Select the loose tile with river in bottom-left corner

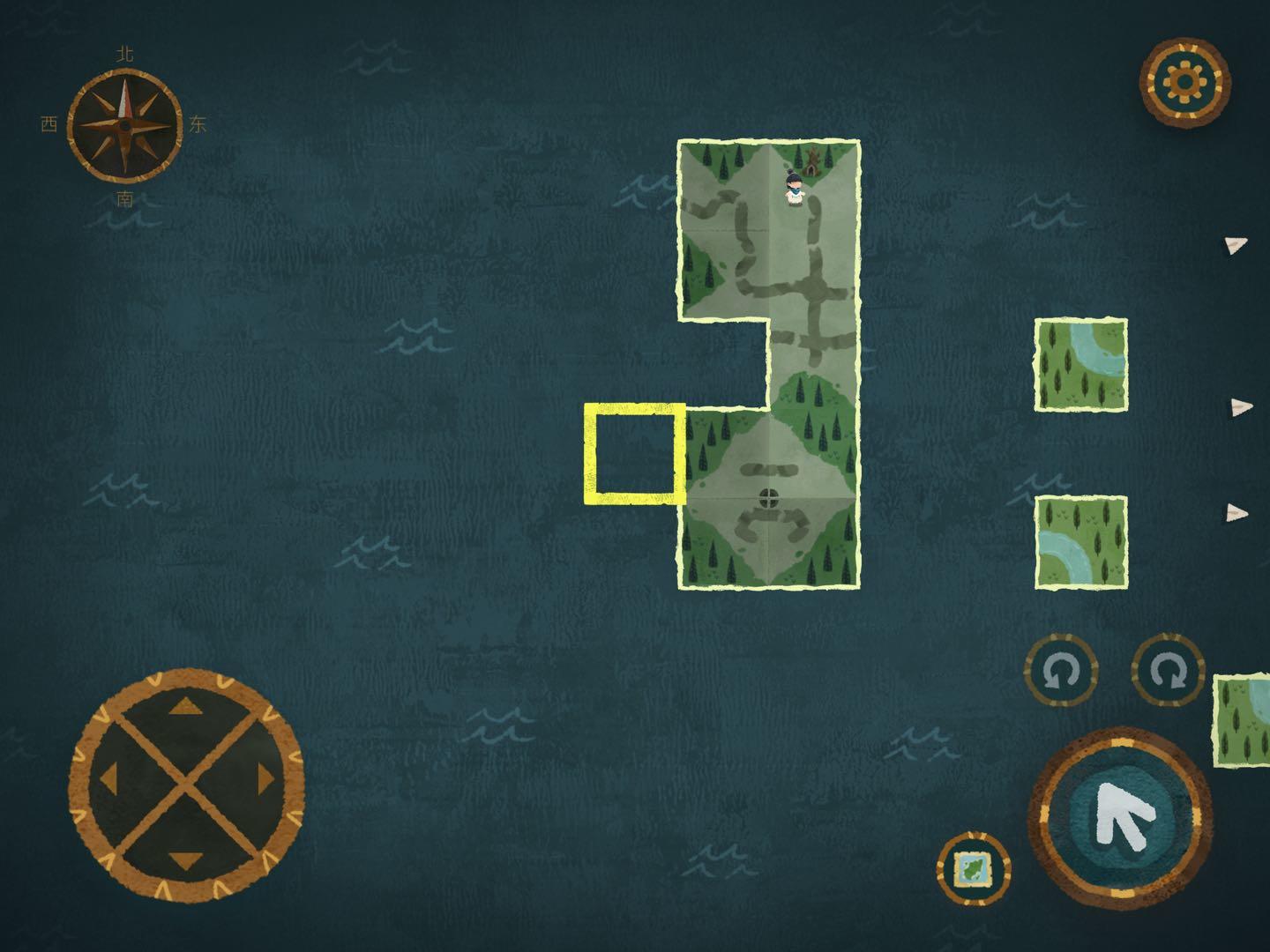coord(1080,541)
